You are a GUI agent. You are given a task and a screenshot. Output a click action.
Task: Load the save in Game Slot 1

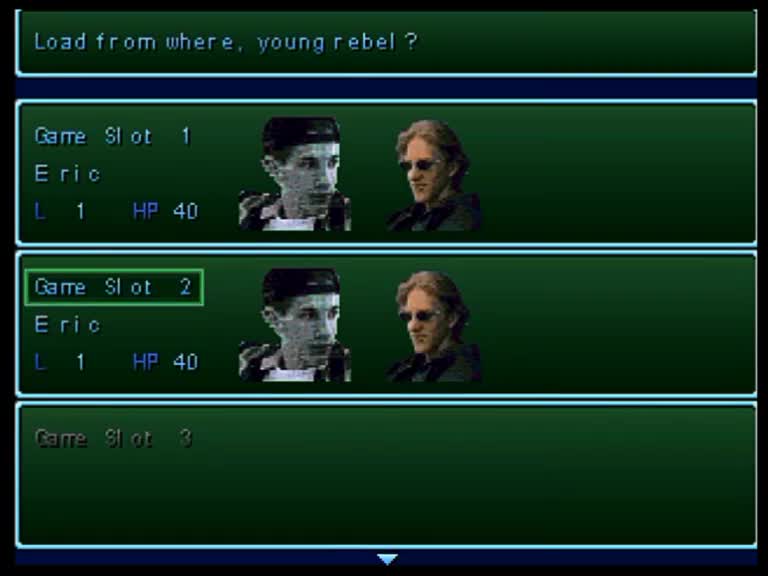386,173
